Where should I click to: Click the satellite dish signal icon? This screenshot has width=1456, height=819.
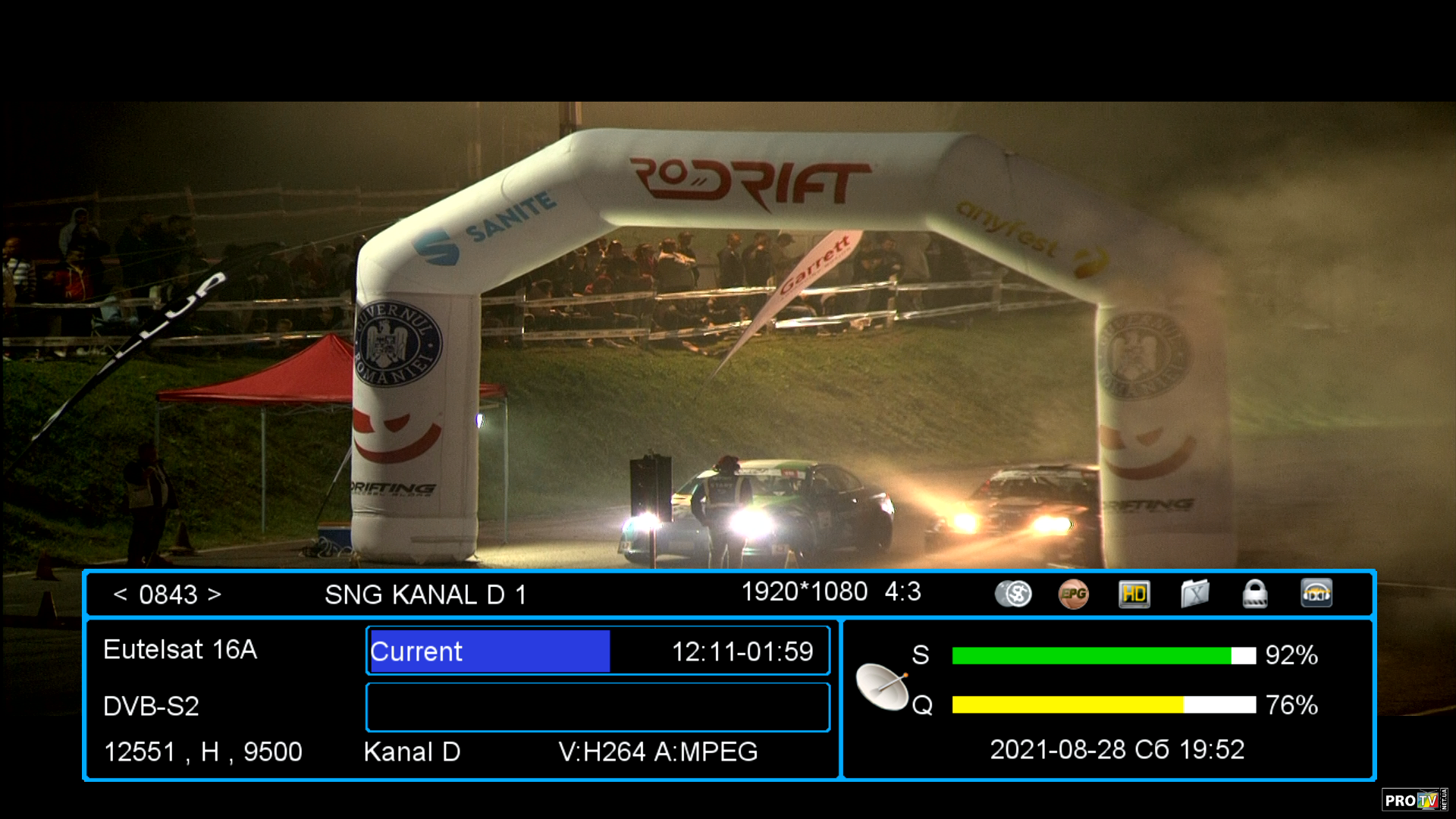(882, 686)
